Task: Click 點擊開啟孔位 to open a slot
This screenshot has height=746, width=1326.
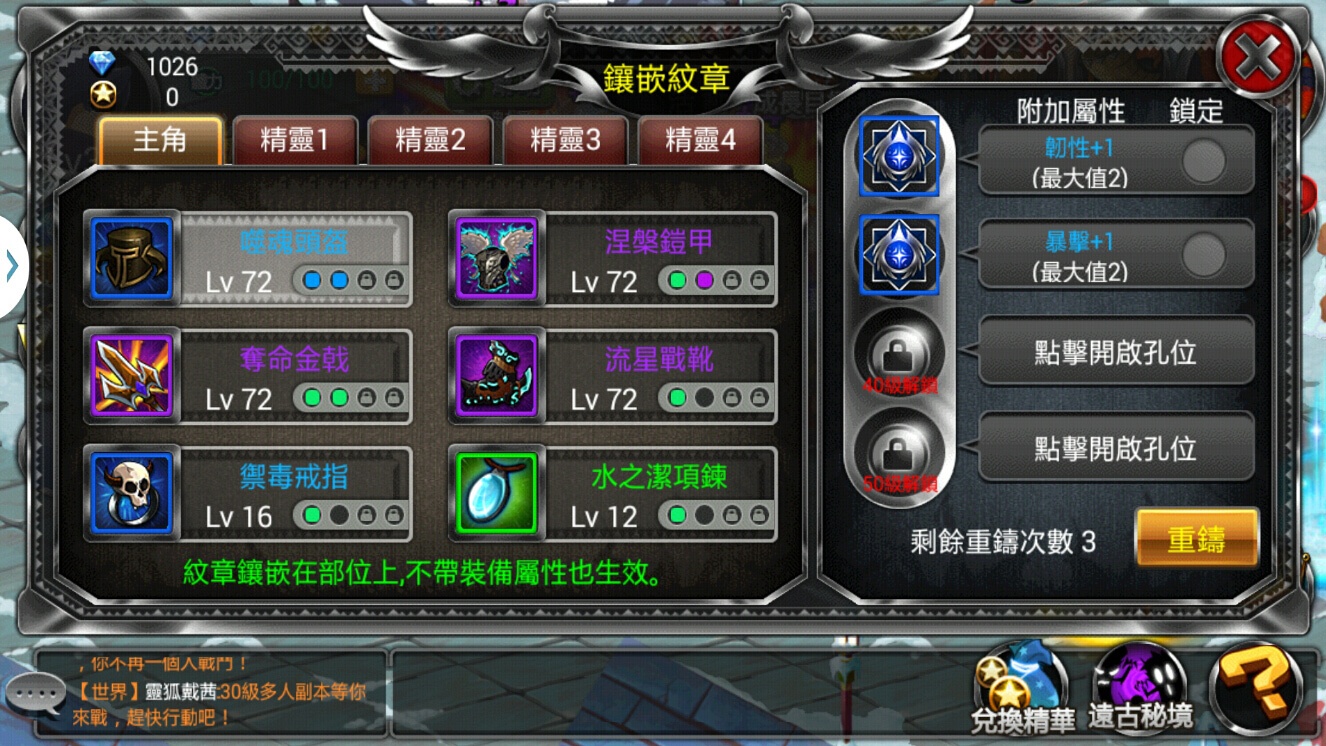Action: [1115, 350]
